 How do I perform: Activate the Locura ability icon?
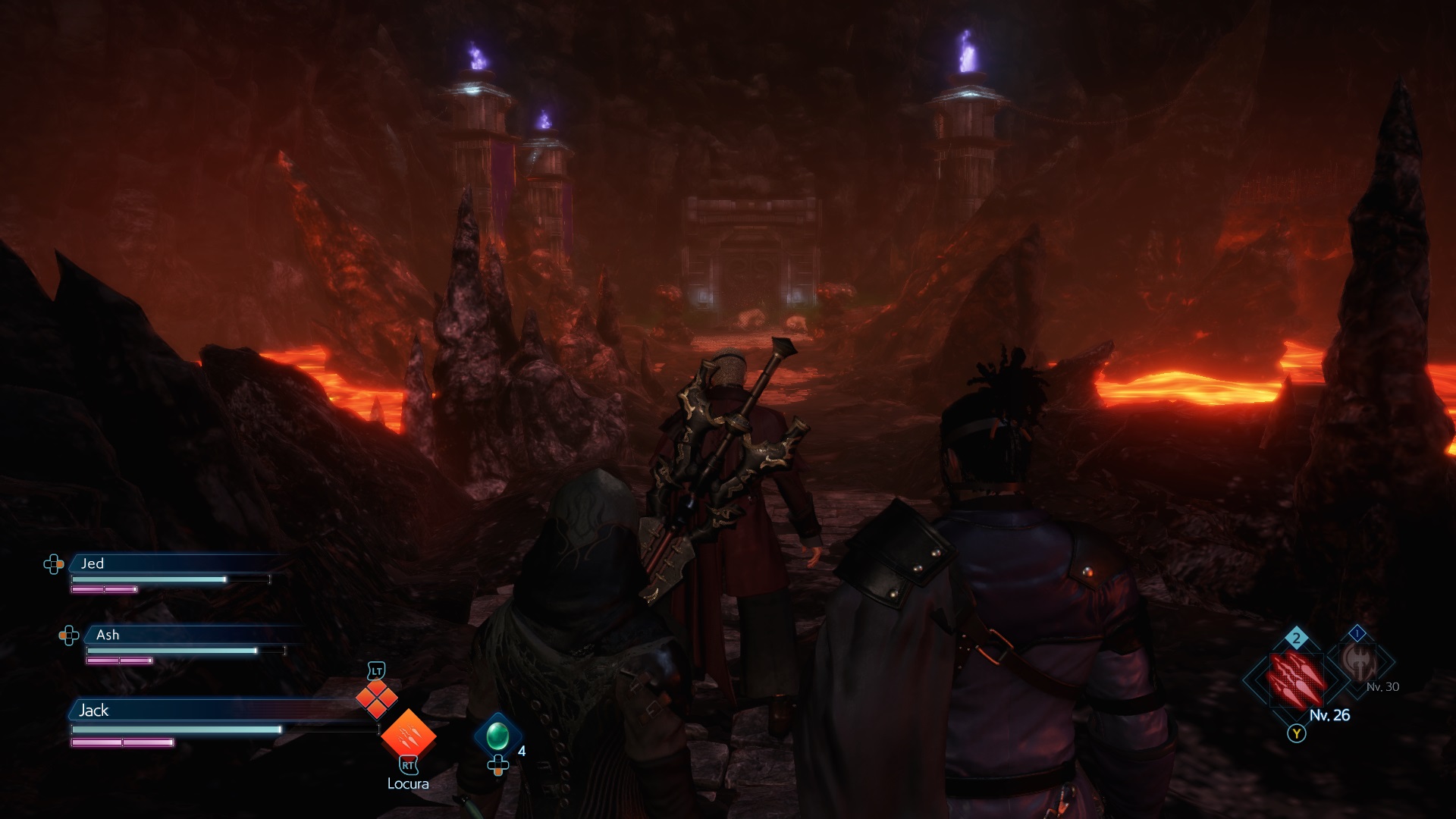408,734
